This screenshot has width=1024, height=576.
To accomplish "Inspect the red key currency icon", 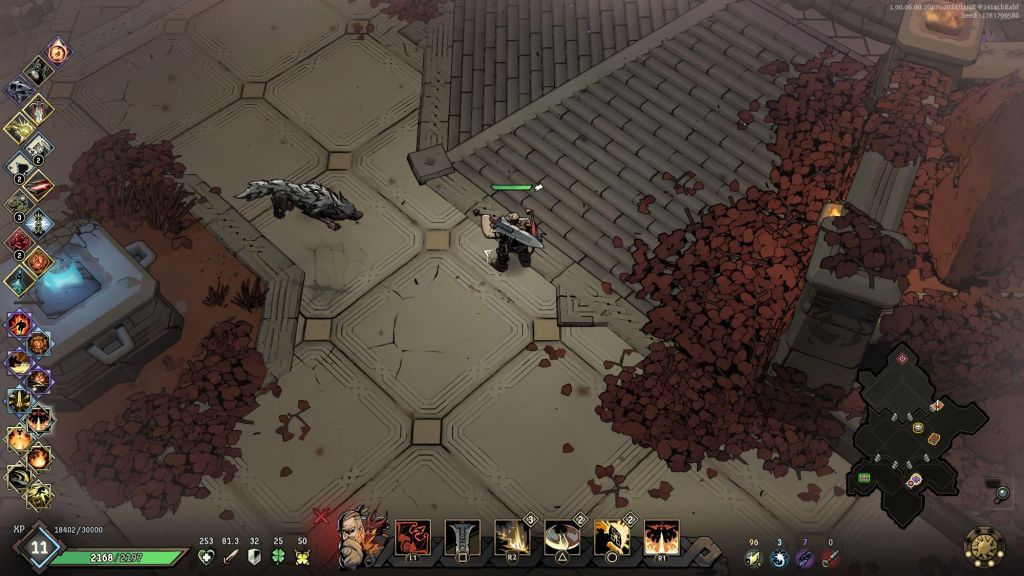I will (831, 558).
